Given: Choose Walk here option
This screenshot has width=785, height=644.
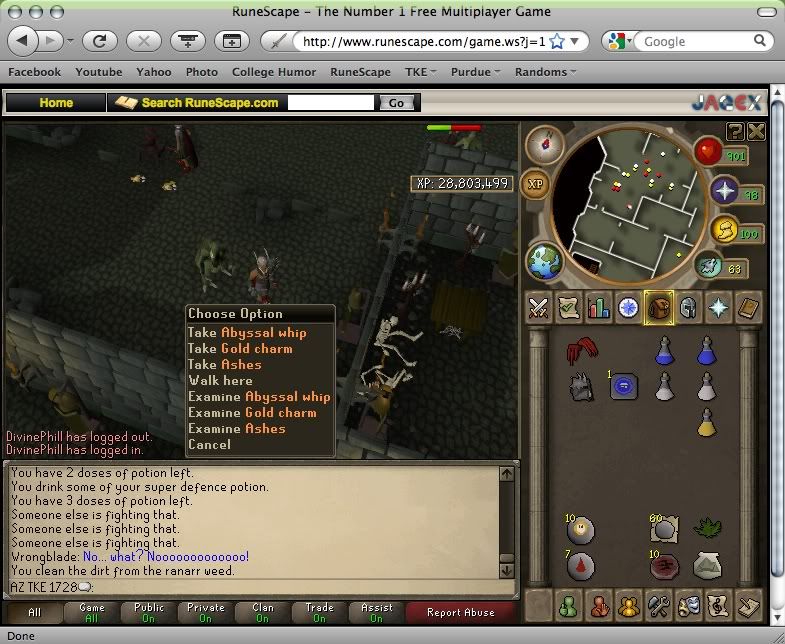Looking at the screenshot, I should [x=220, y=381].
